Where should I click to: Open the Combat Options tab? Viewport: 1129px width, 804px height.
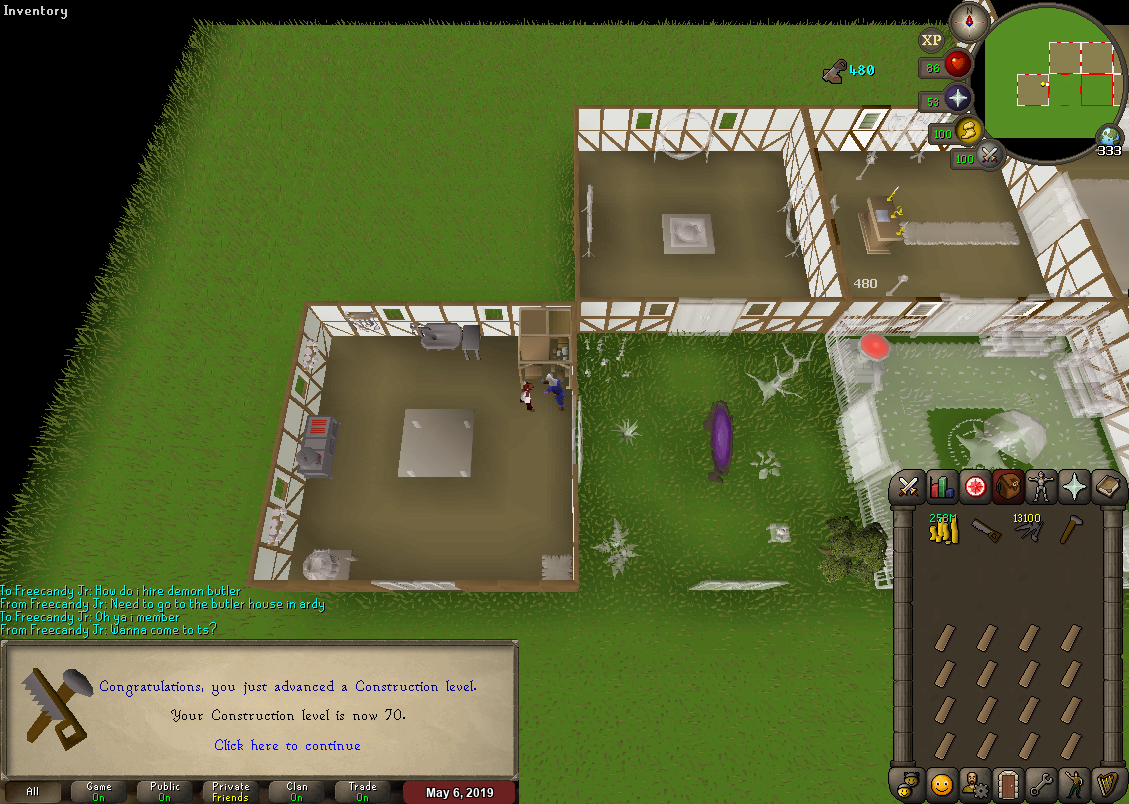coord(908,487)
